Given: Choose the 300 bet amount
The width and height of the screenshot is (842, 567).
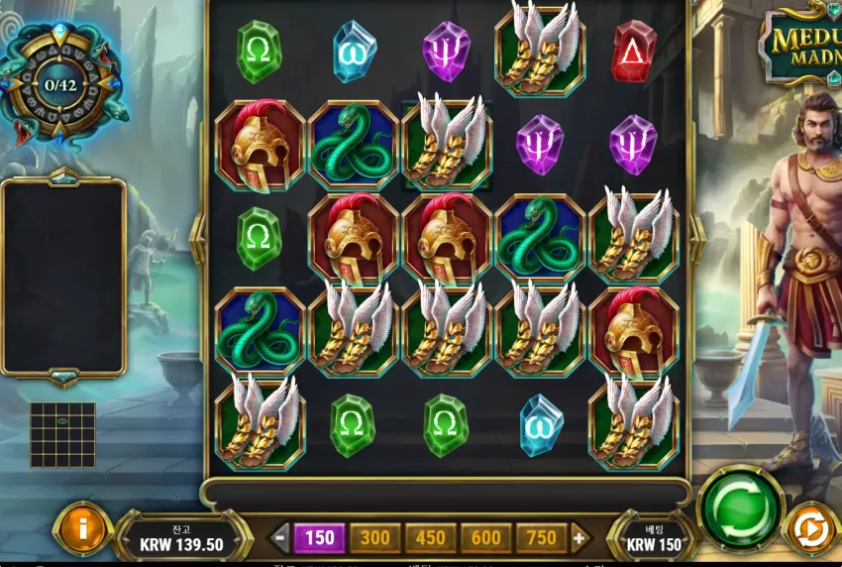Looking at the screenshot, I should 375,538.
